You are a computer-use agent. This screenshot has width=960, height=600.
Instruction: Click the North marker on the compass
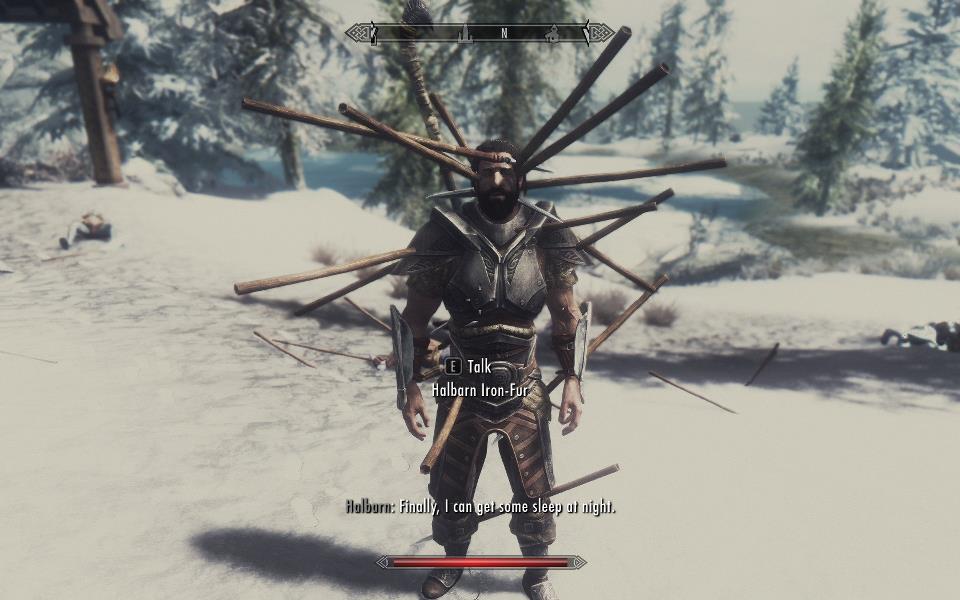(504, 33)
